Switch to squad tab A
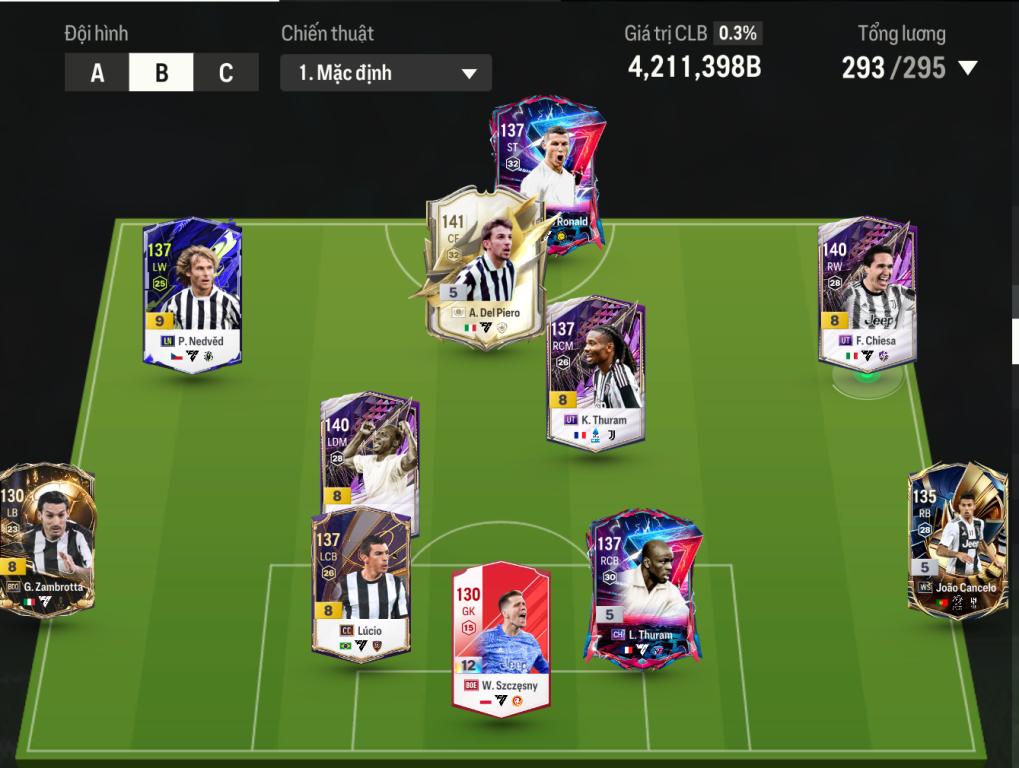The height and width of the screenshot is (768, 1019). [x=97, y=73]
